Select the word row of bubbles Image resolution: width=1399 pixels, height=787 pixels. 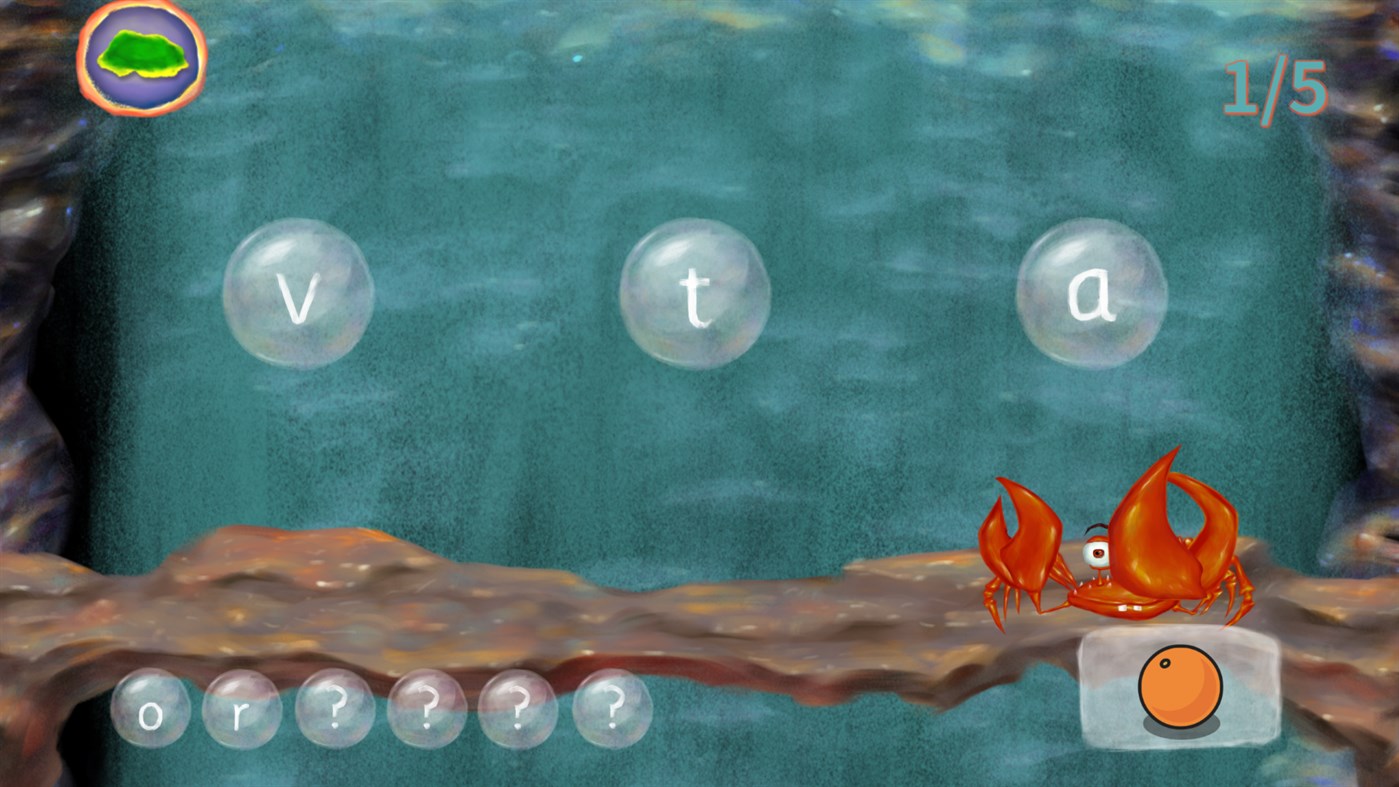tap(383, 709)
